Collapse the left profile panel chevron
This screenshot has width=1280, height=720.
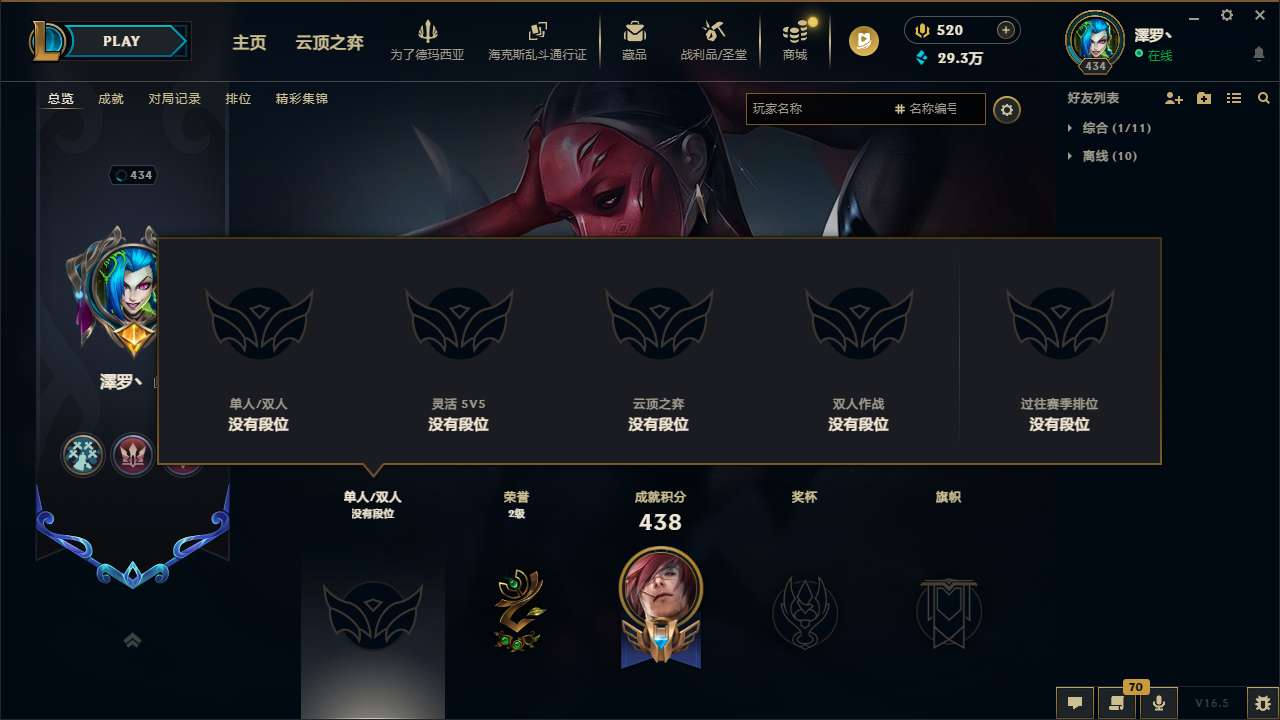click(132, 639)
